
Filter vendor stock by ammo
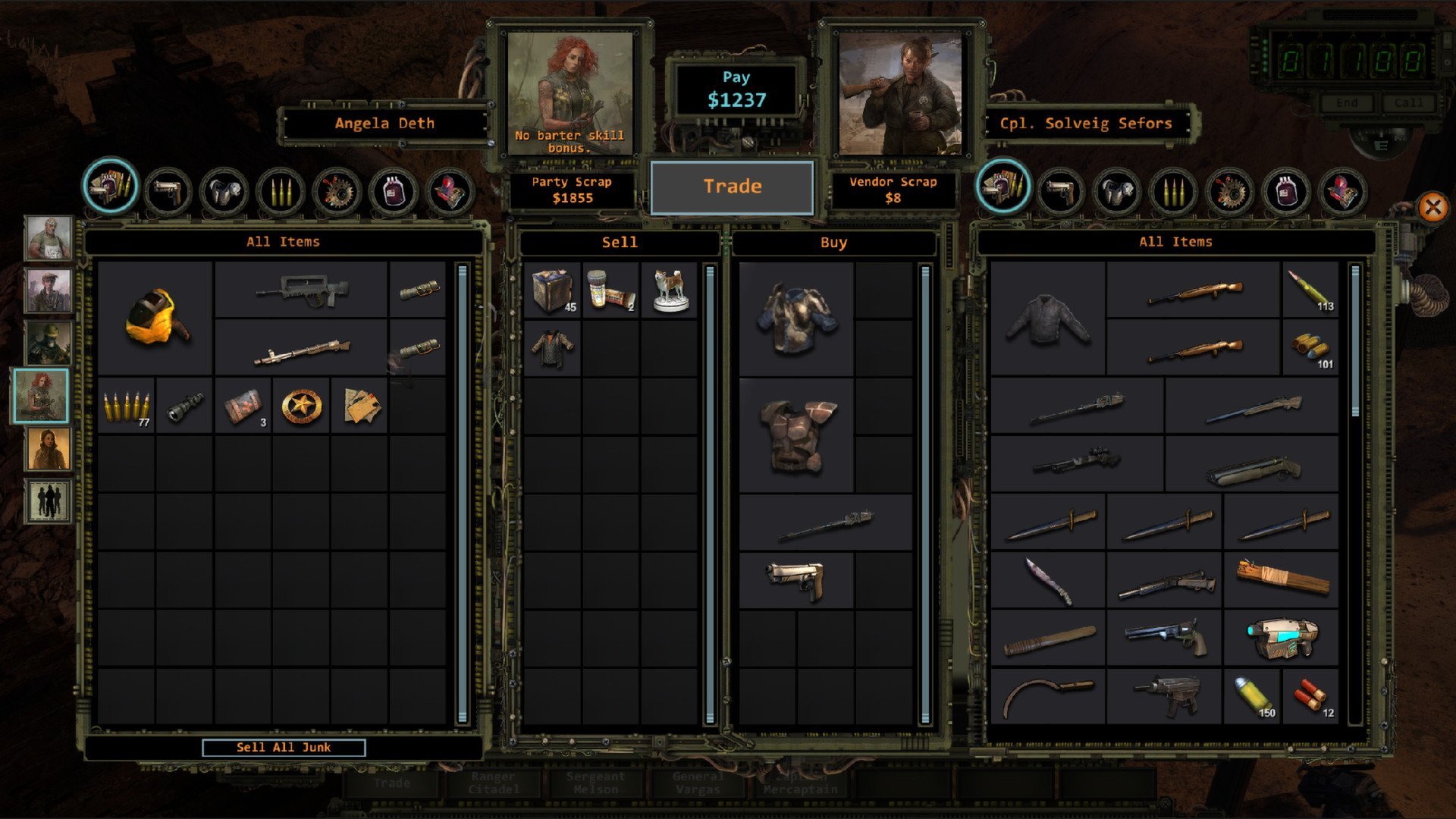click(1172, 190)
